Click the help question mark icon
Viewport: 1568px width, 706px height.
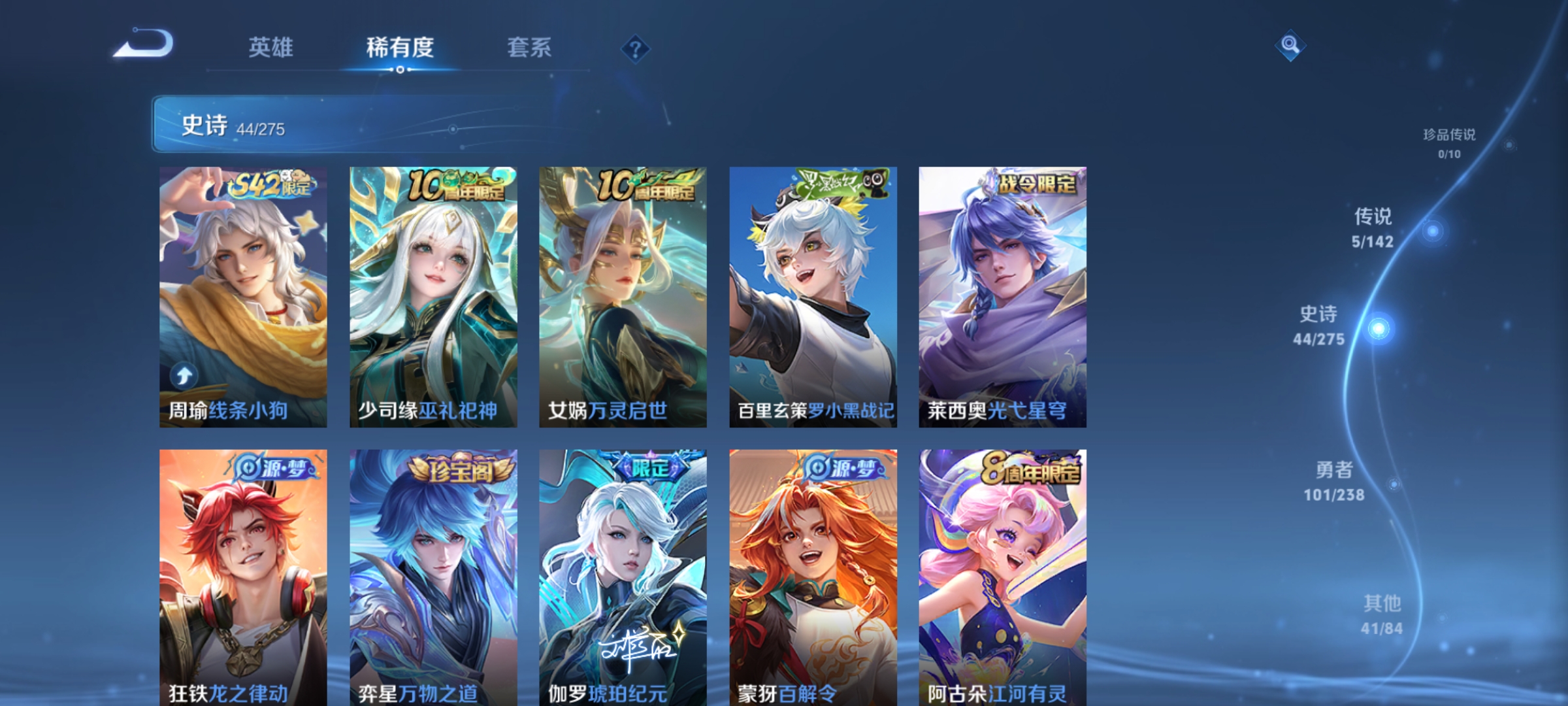pos(634,48)
